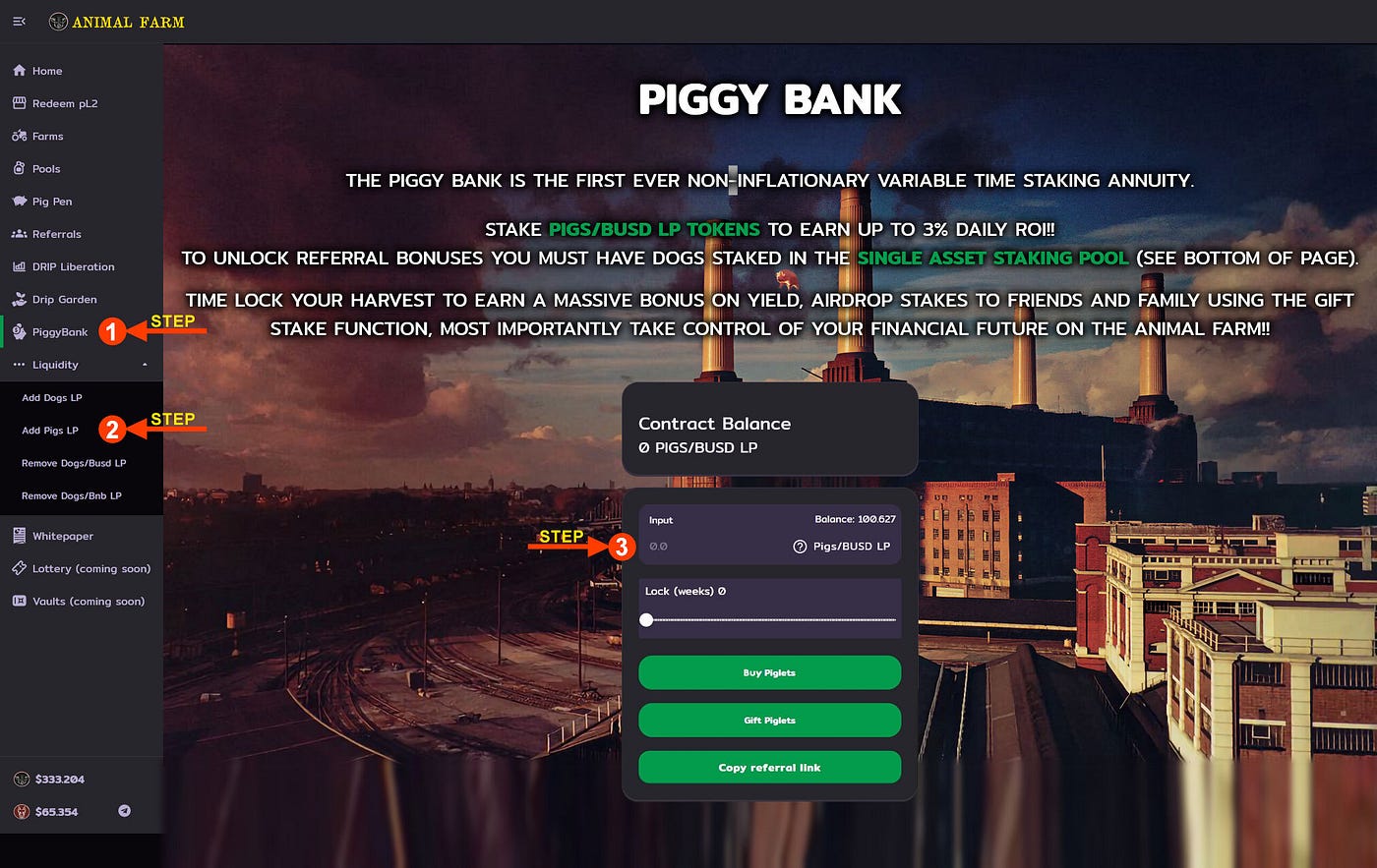The image size is (1377, 868).
Task: Open Drip Garden via its plant icon
Action: click(18, 299)
